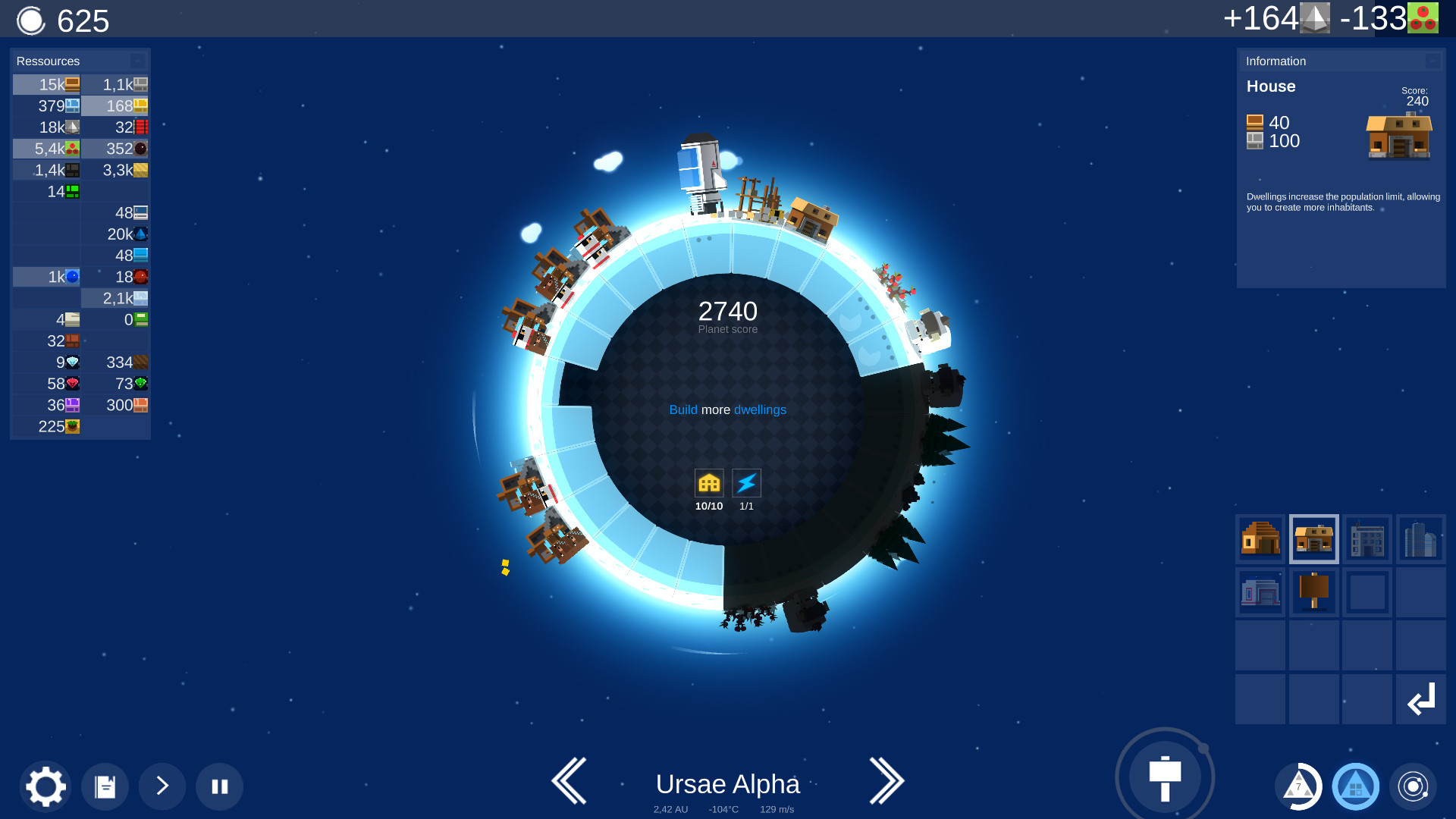Switch to the next planet using right chevrons
The image size is (1456, 819).
click(x=887, y=781)
